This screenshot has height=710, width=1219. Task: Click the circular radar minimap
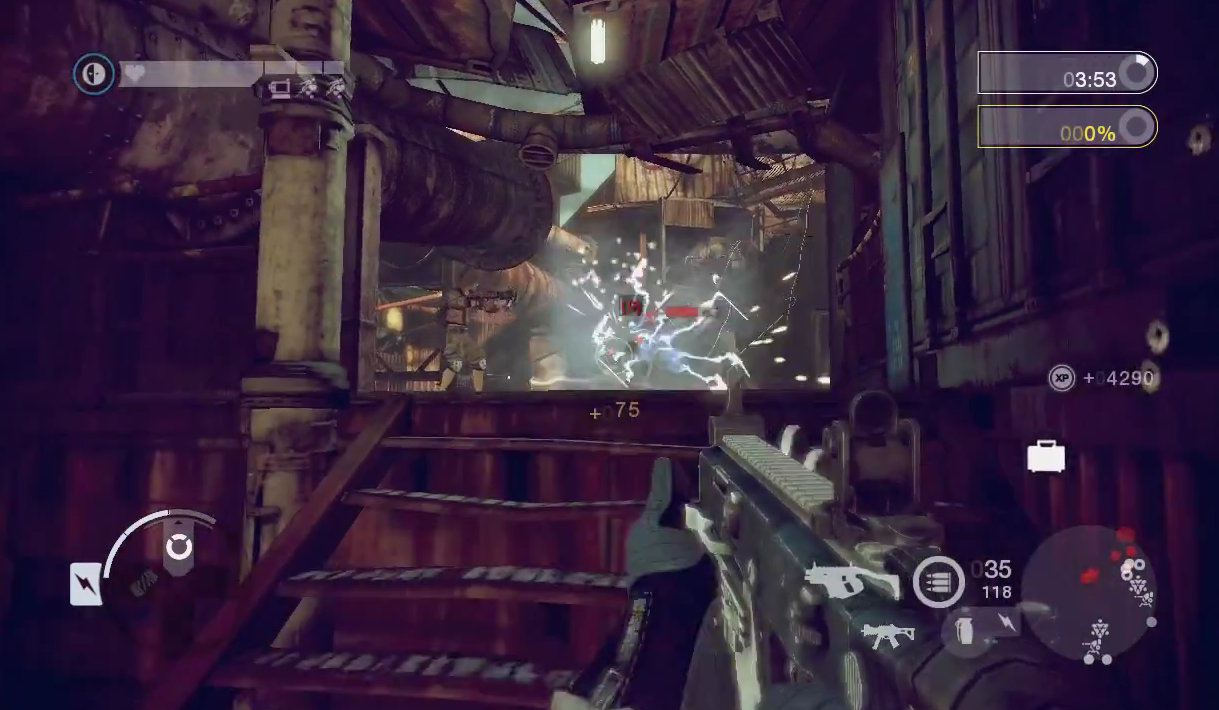point(1088,592)
